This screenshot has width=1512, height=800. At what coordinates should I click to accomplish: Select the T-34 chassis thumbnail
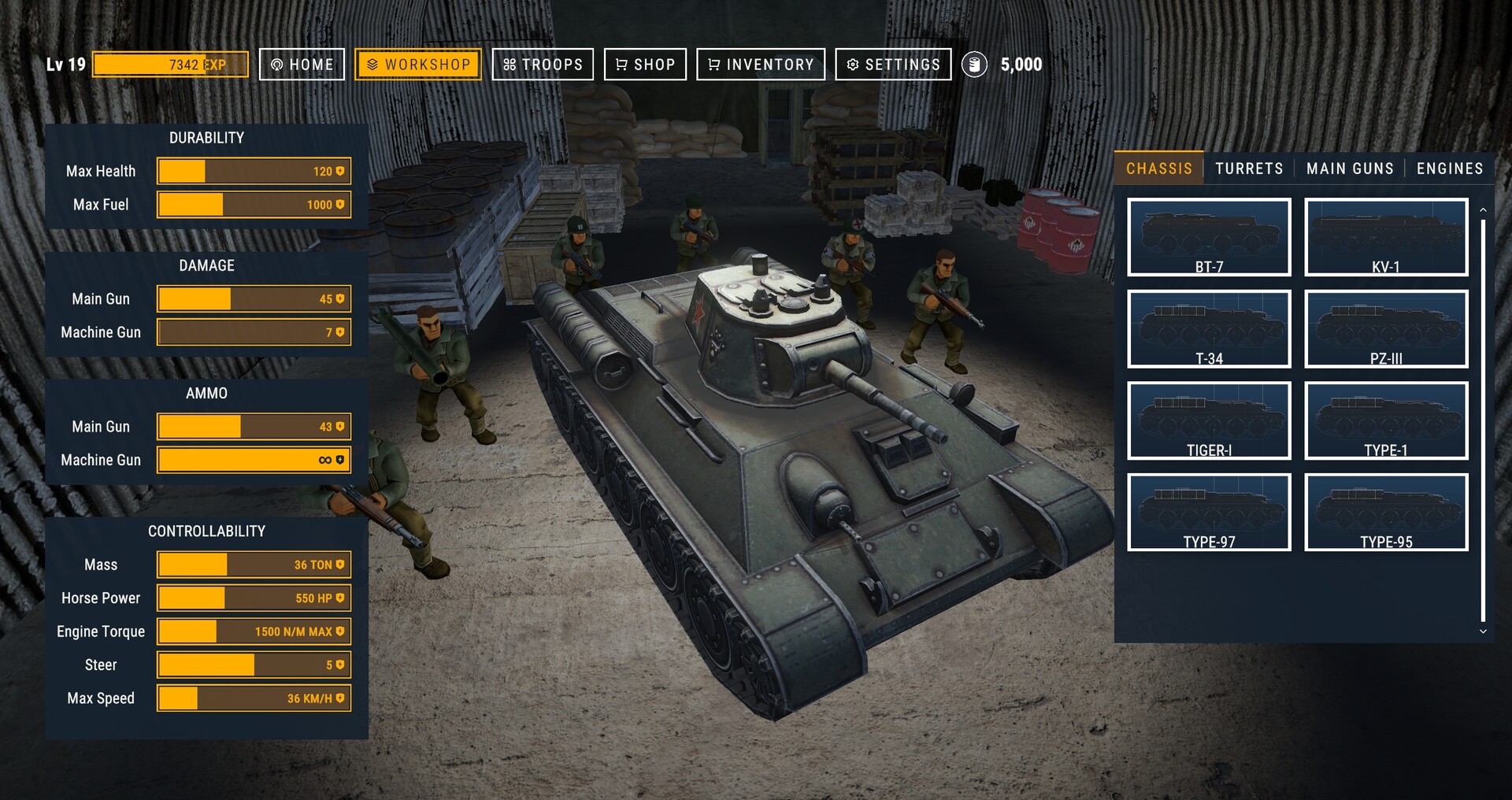coord(1210,328)
